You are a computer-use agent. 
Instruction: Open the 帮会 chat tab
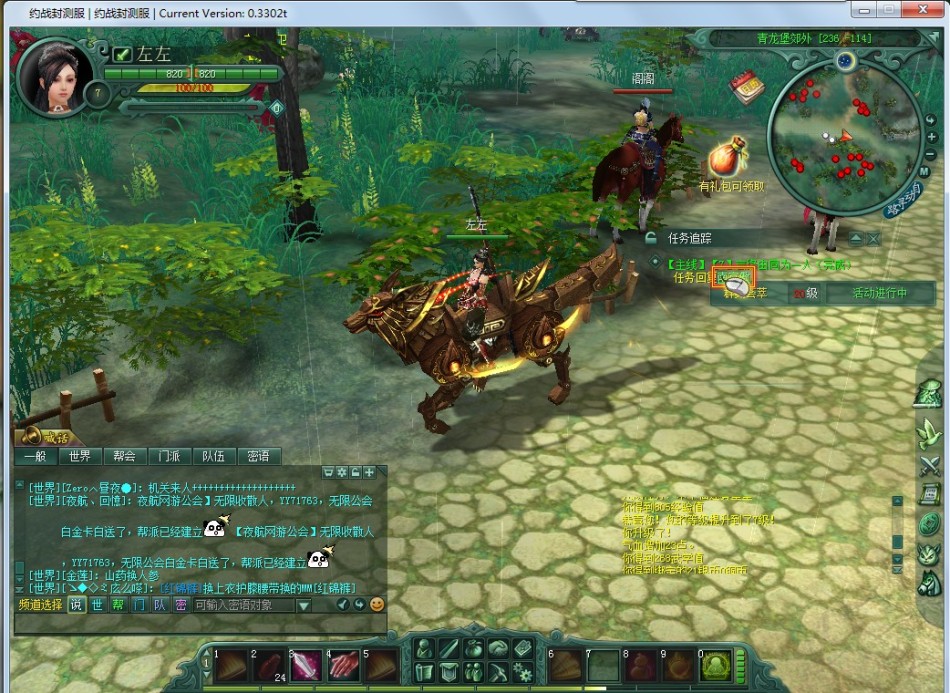pos(124,456)
